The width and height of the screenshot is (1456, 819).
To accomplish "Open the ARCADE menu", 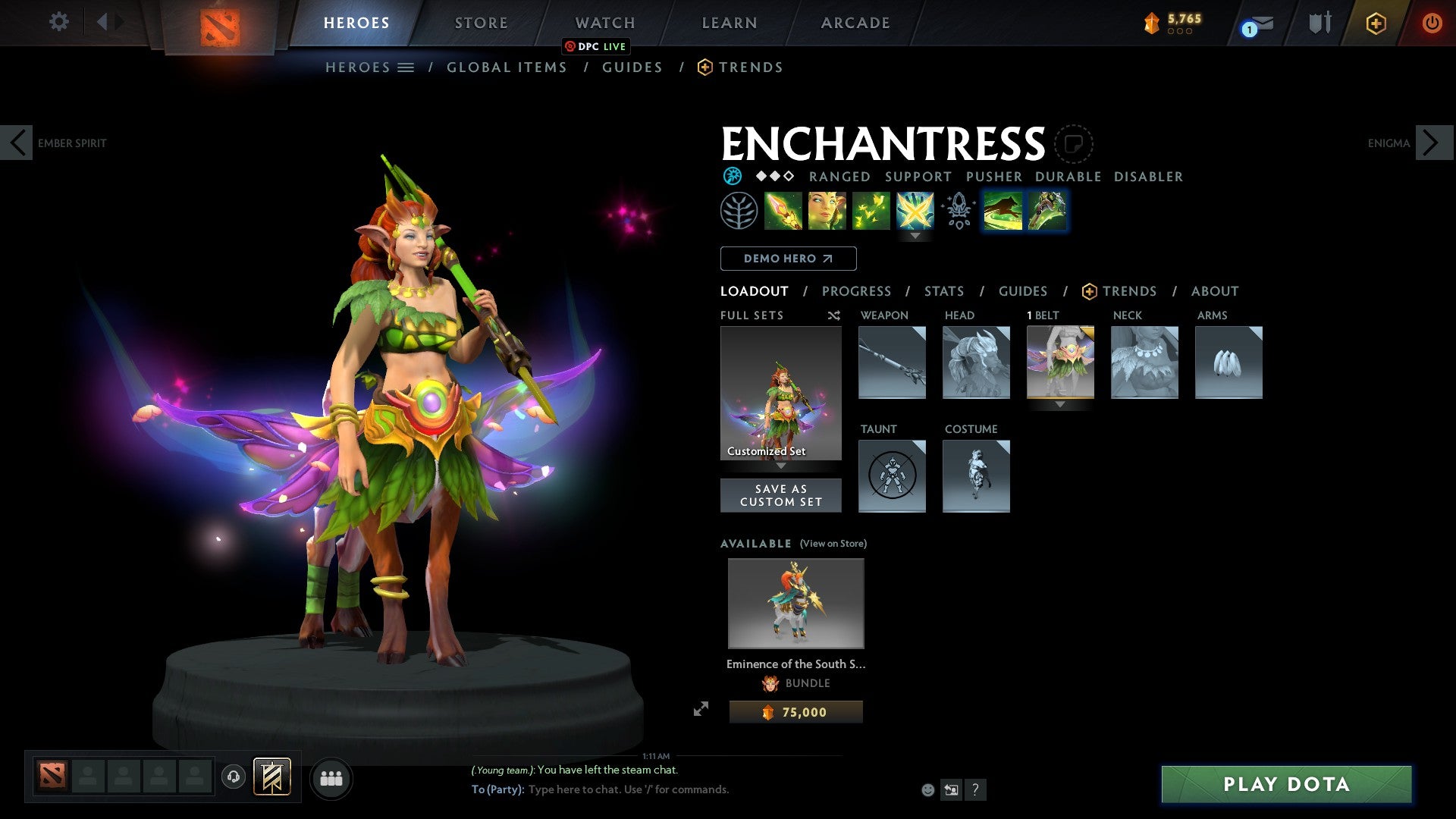I will tap(855, 22).
